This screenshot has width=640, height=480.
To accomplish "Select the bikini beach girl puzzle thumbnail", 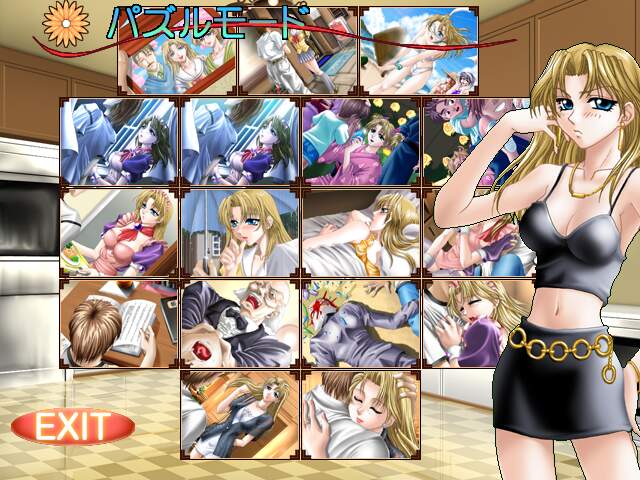I will (x=419, y=49).
